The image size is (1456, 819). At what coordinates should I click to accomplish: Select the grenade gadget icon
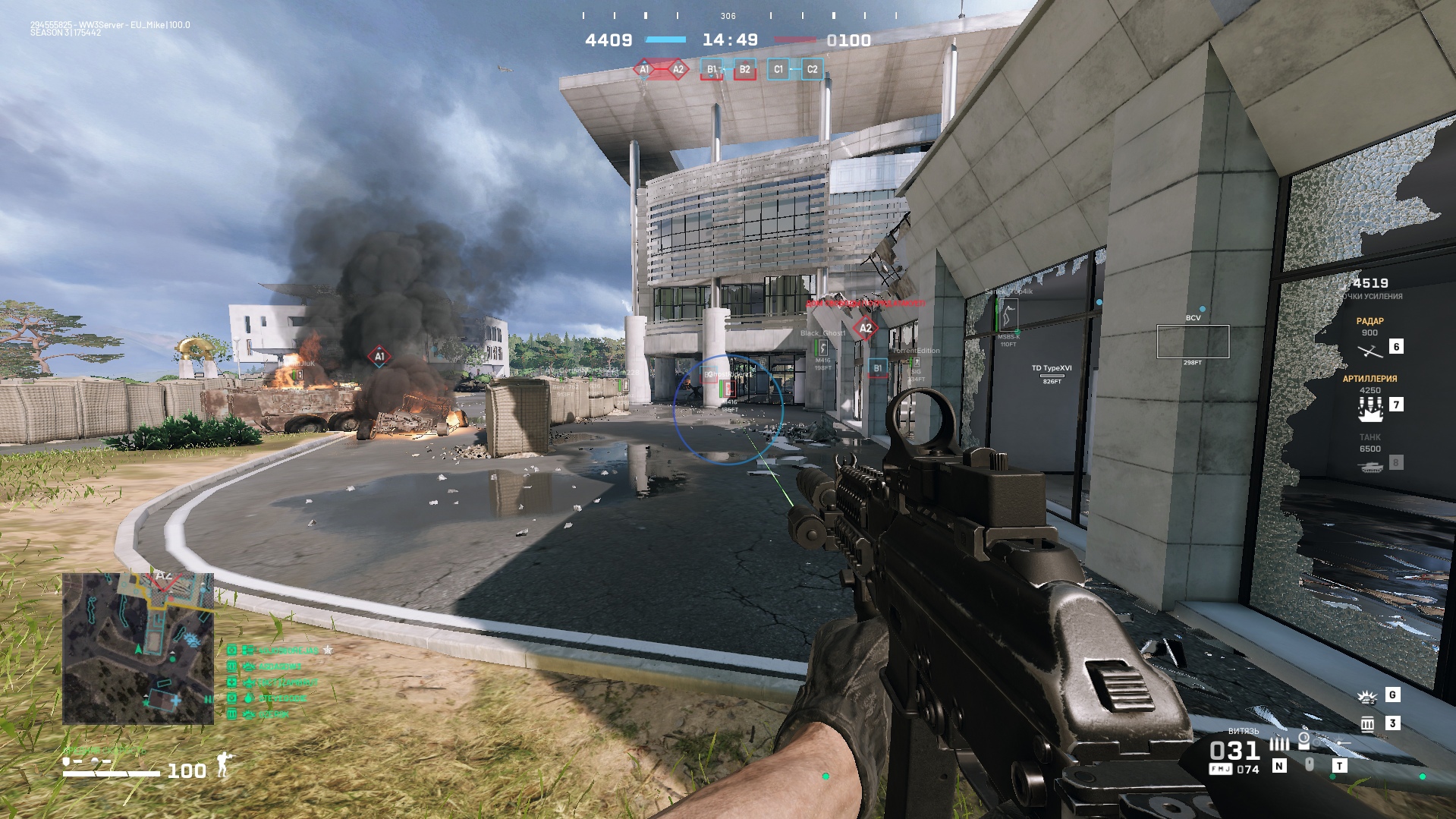tap(1366, 696)
